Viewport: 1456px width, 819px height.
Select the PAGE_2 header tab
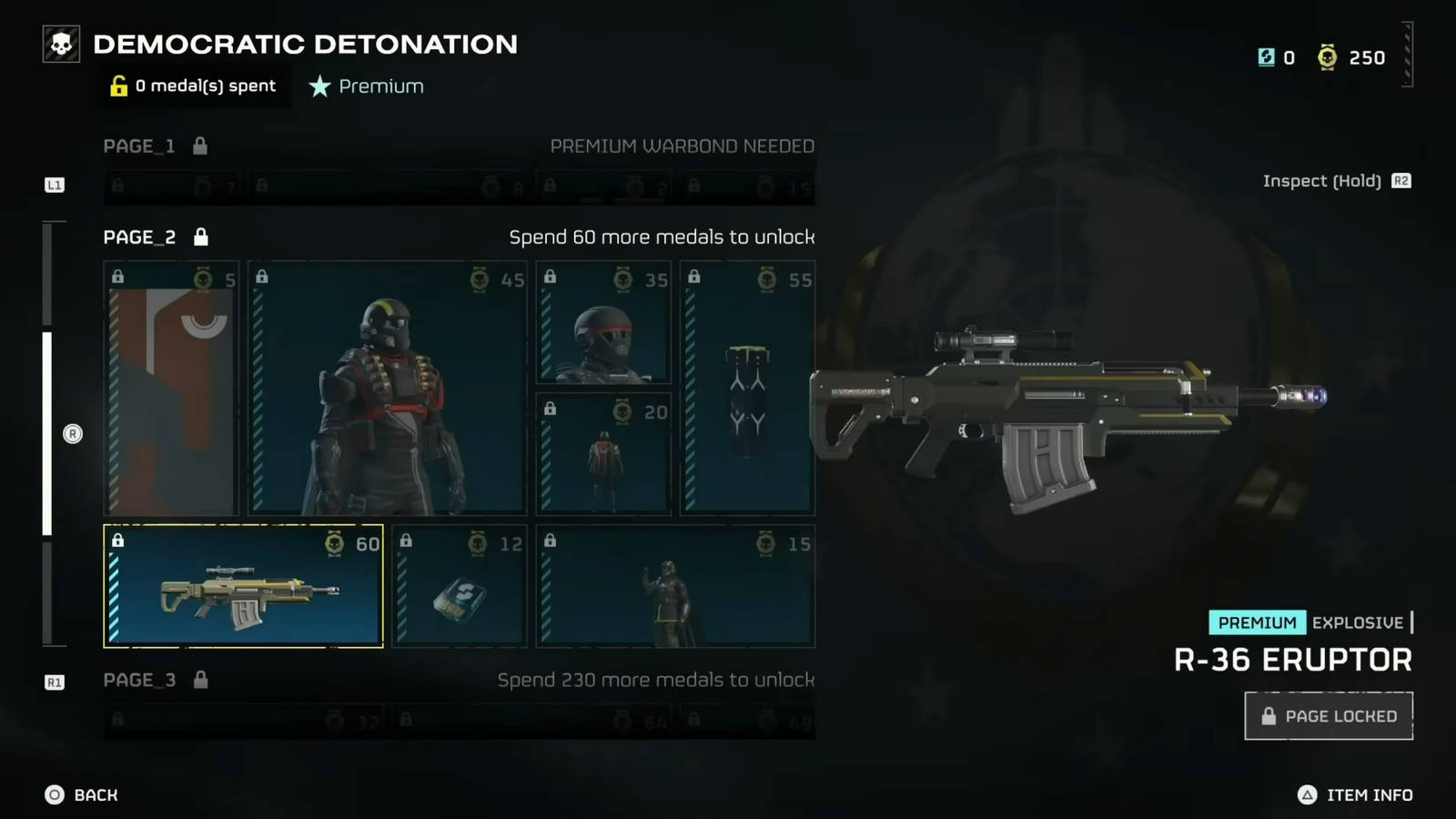[137, 237]
